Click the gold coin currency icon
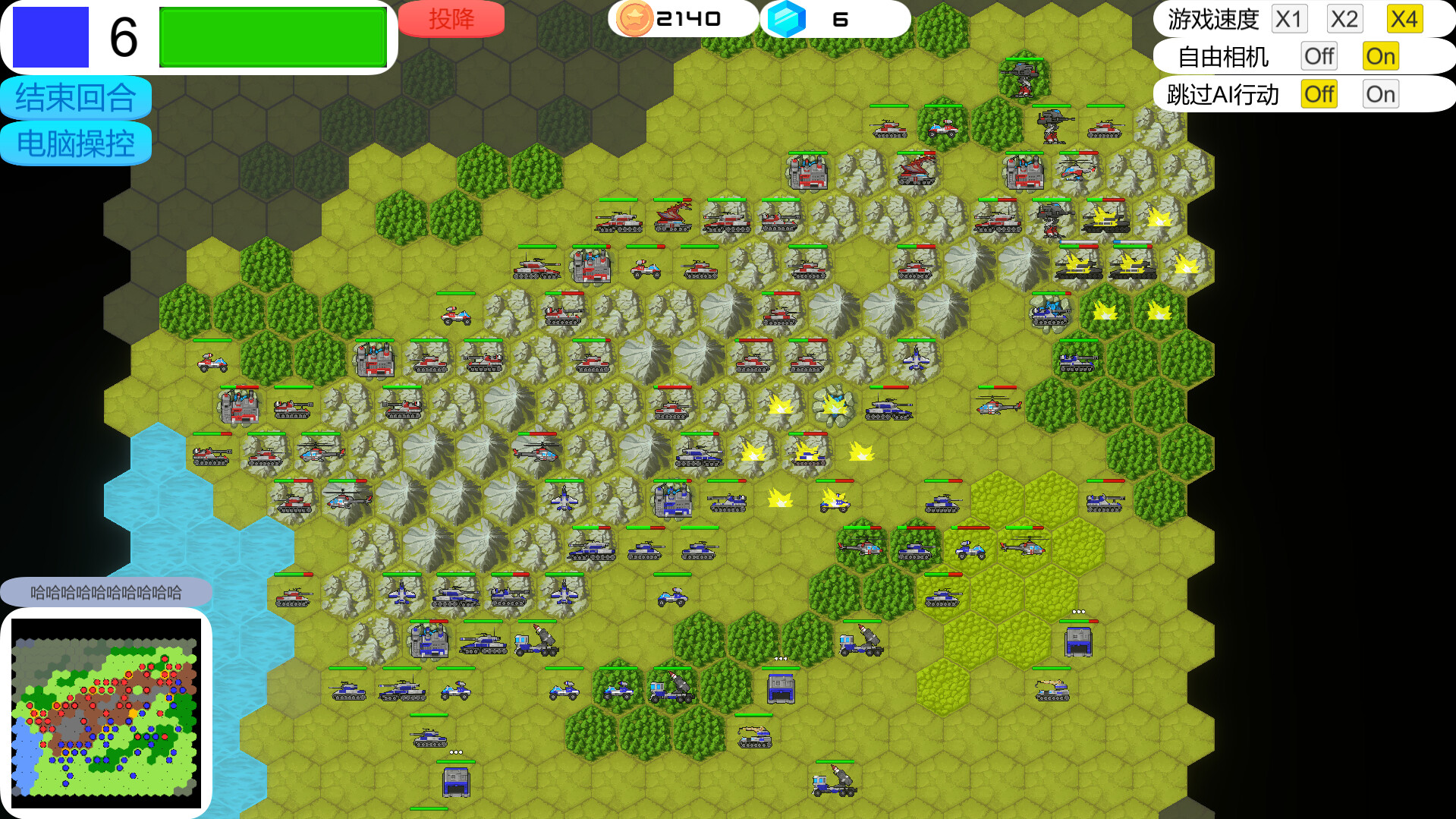Viewport: 1456px width, 819px height. point(634,17)
